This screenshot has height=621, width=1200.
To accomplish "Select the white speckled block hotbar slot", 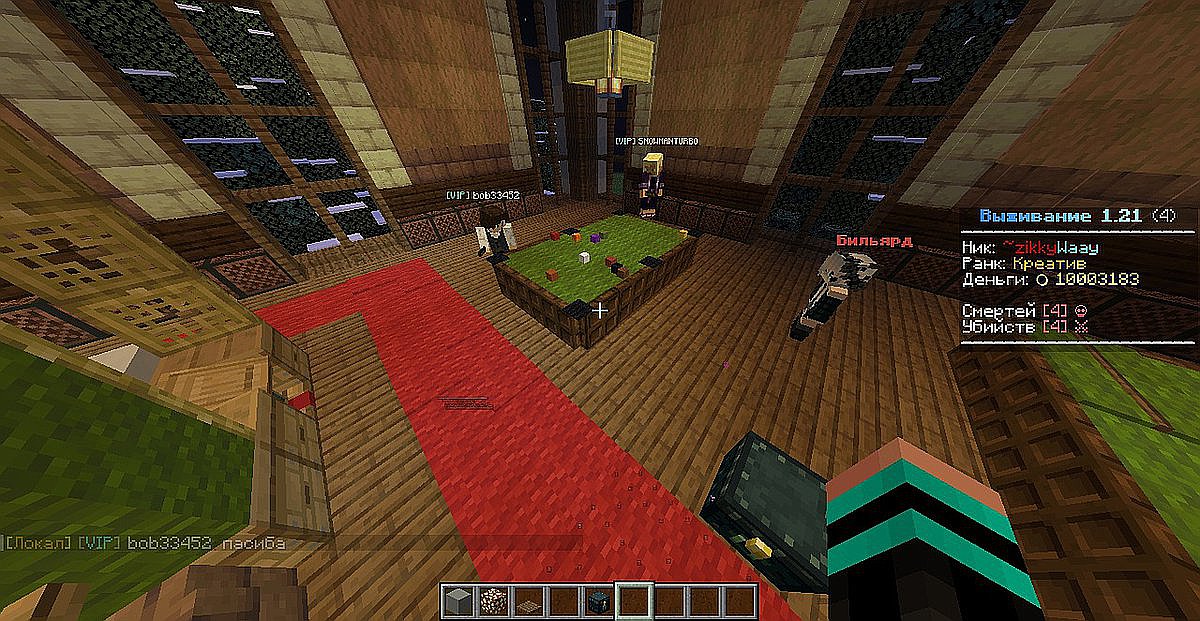I will [x=492, y=601].
